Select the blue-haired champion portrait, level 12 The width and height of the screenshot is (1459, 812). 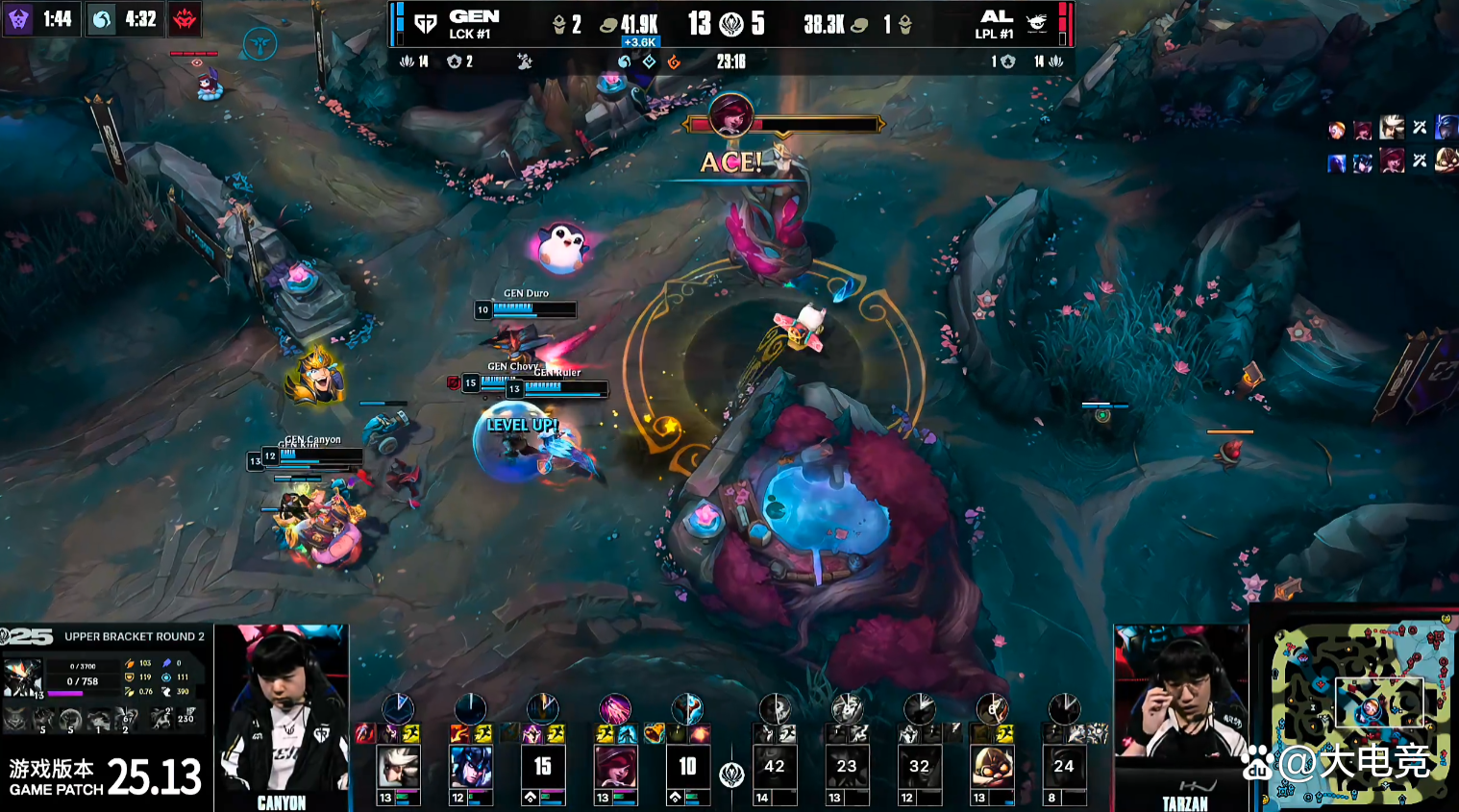(x=470, y=767)
